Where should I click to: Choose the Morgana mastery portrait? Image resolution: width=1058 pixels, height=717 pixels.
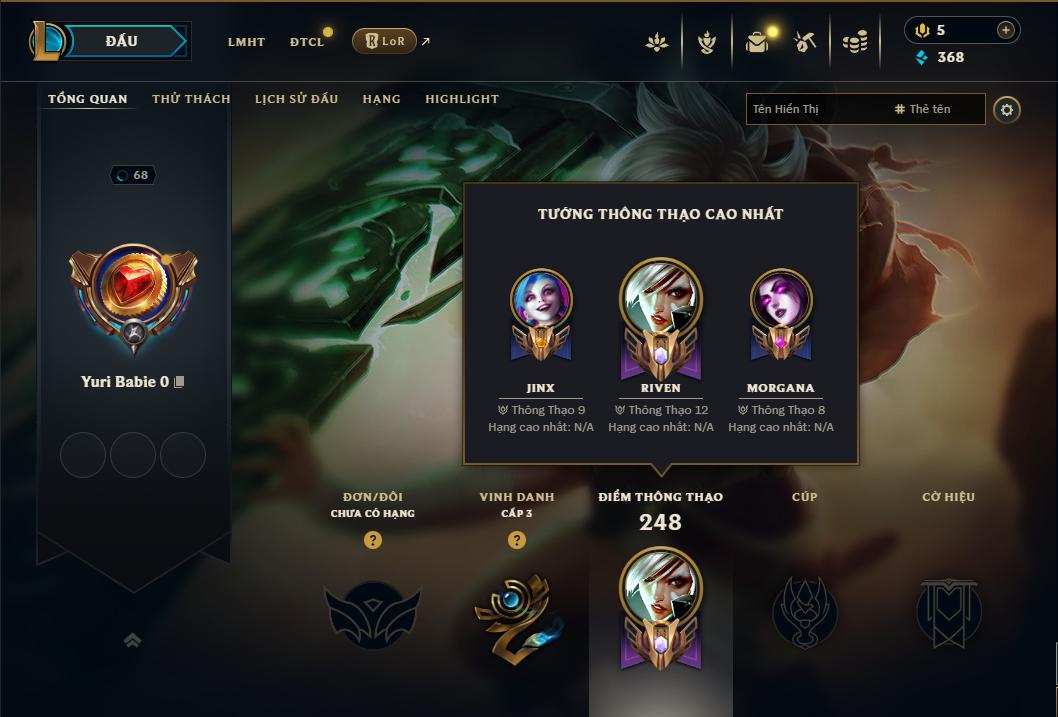click(x=780, y=300)
